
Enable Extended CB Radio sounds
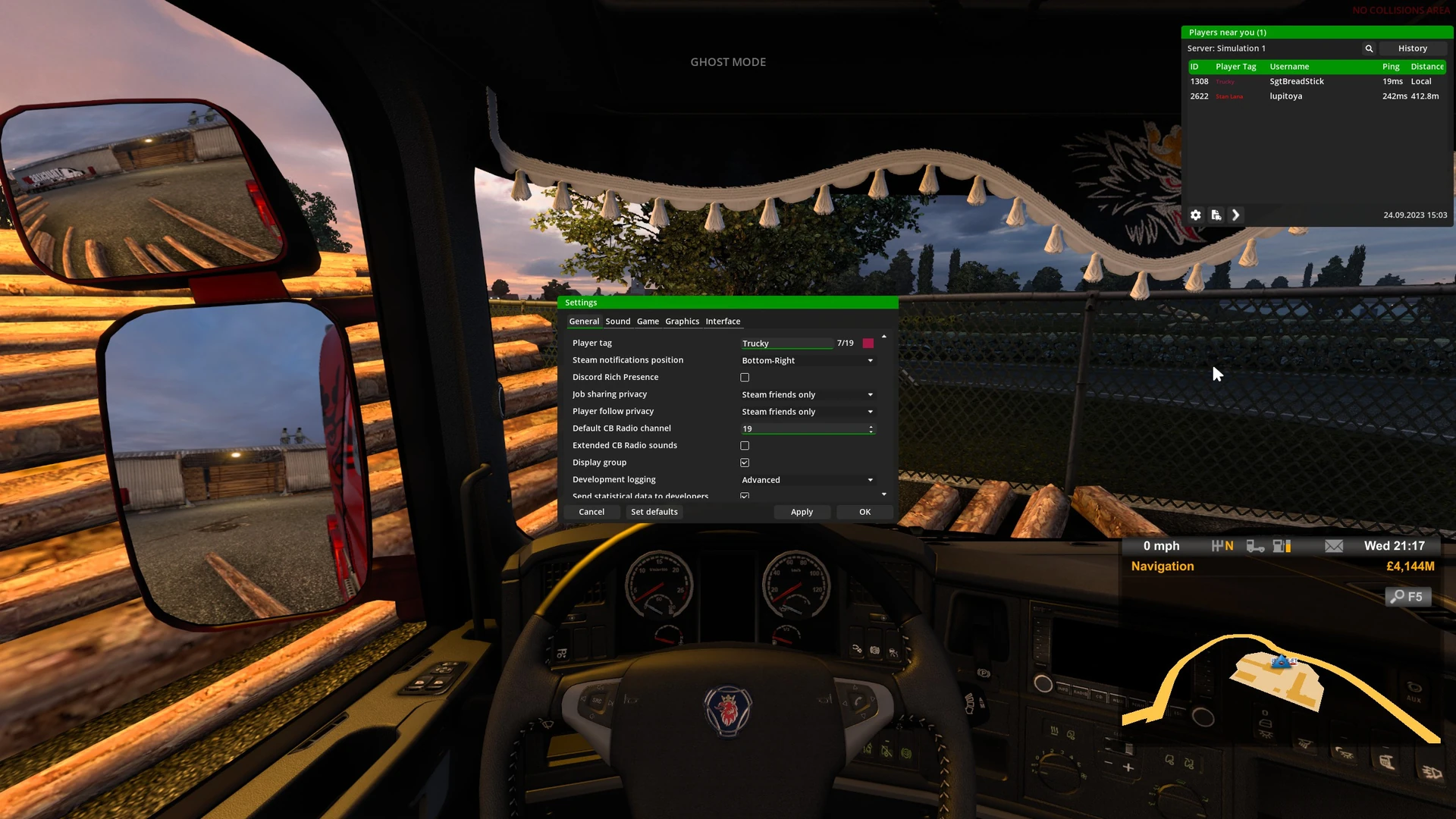745,446
